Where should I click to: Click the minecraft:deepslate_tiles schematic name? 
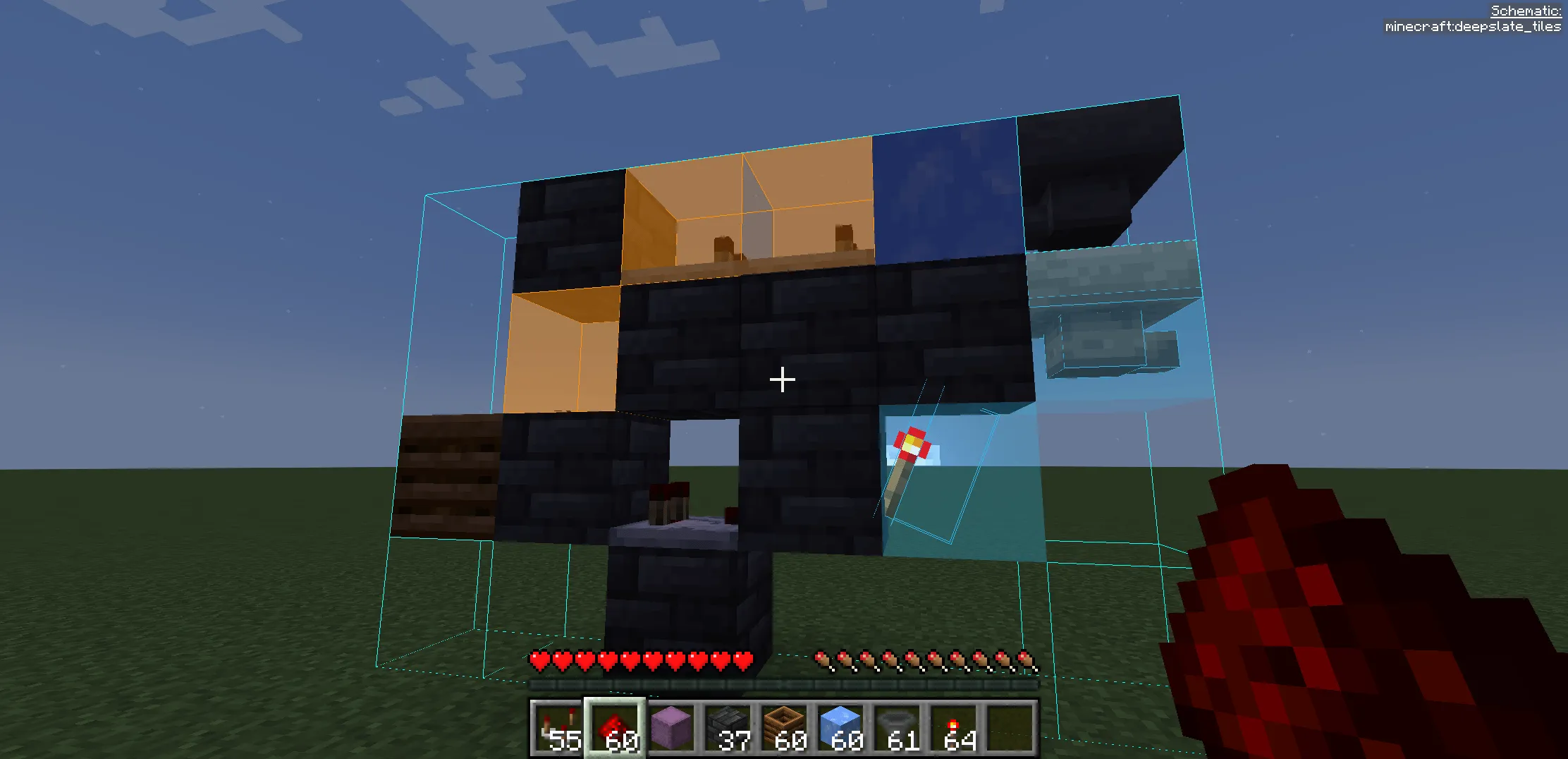(1474, 27)
